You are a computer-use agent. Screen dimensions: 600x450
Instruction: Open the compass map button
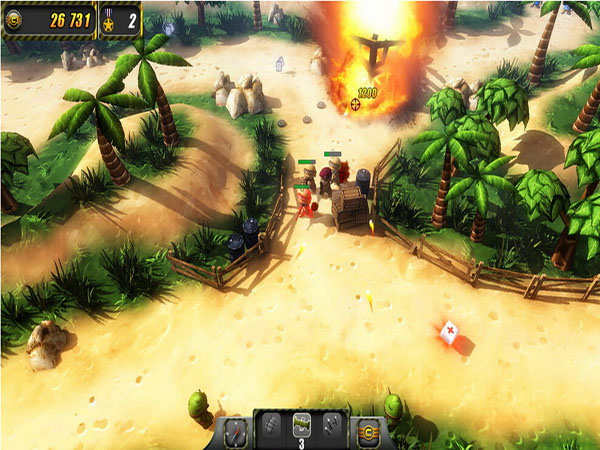pyautogui.click(x=235, y=431)
